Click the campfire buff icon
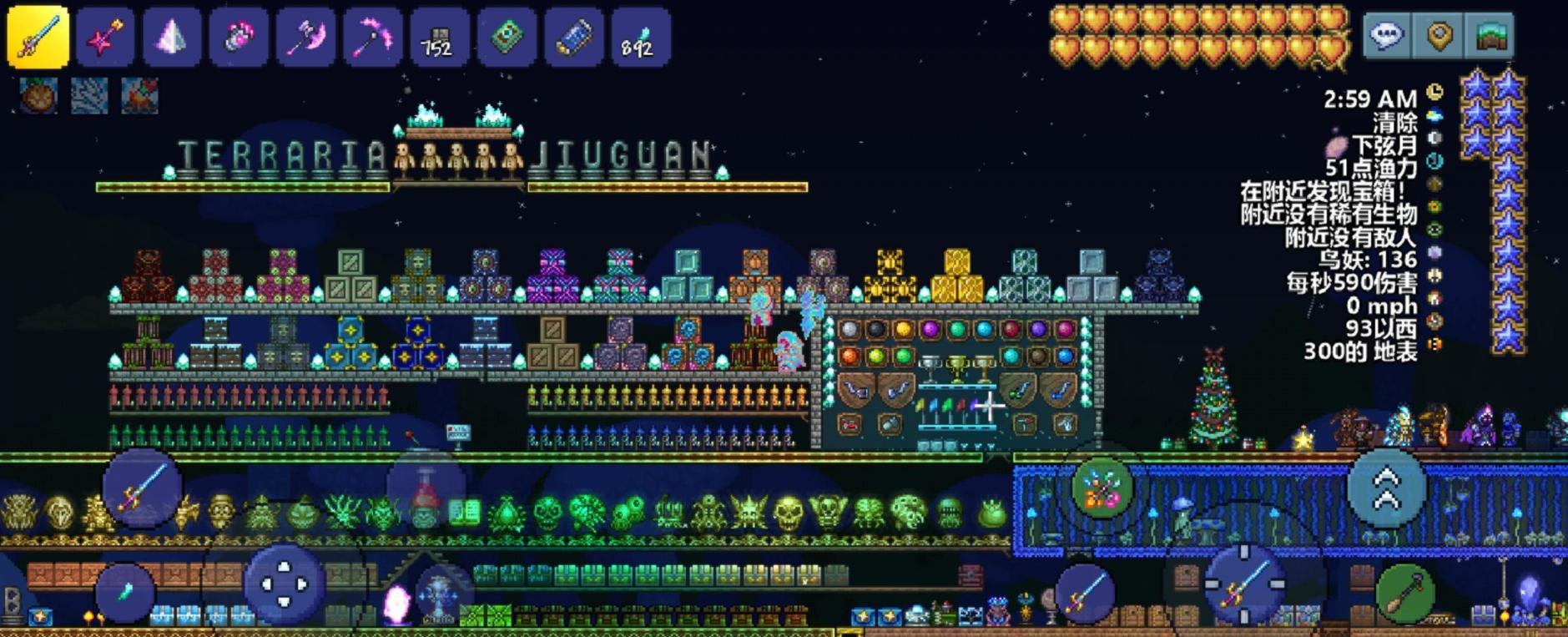Viewport: 1568px width, 637px height. pyautogui.click(x=139, y=95)
